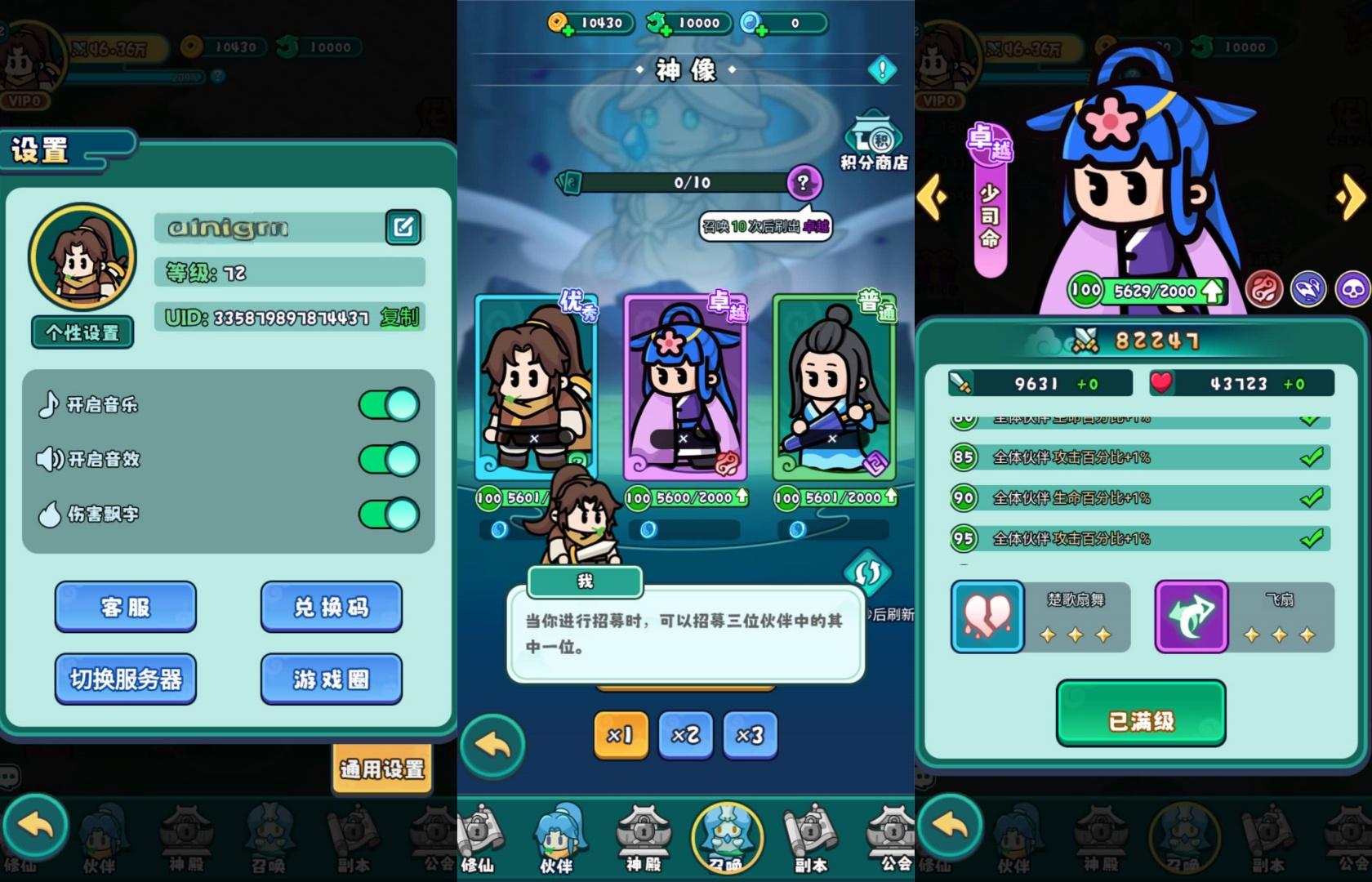Pick the blue-haired 卓越 companion card
The image size is (1372, 882).
point(684,388)
